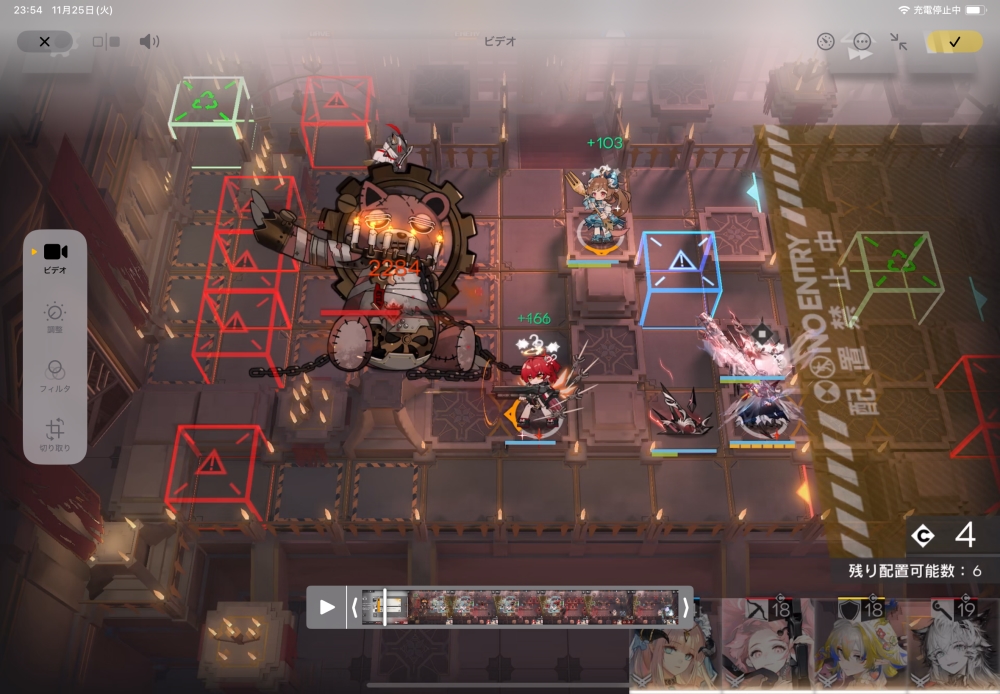Viewport: 1000px width, 694px height.
Task: Mute the video sound via speaker icon
Action: 149,42
